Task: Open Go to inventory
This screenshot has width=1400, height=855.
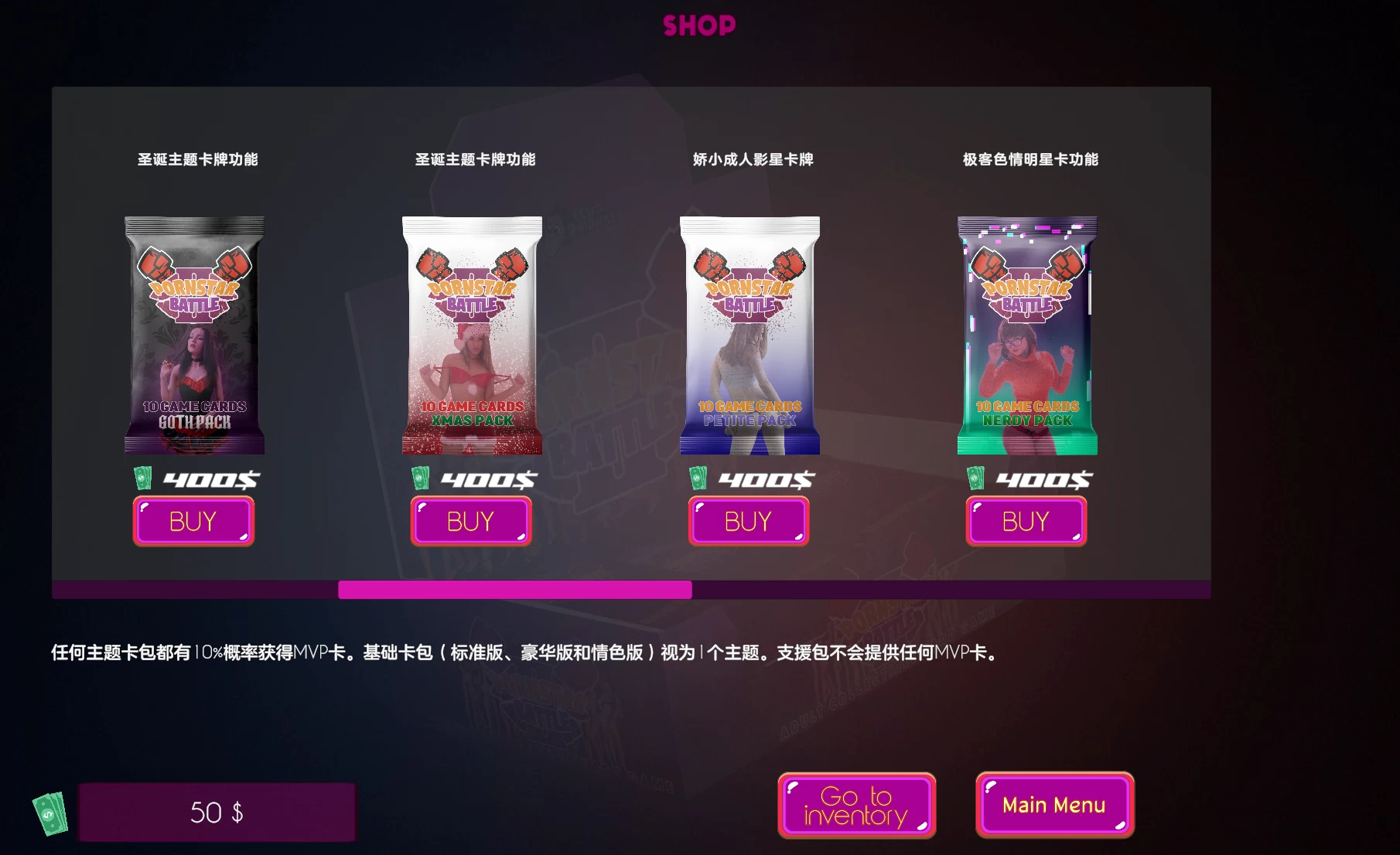Action: (x=856, y=805)
